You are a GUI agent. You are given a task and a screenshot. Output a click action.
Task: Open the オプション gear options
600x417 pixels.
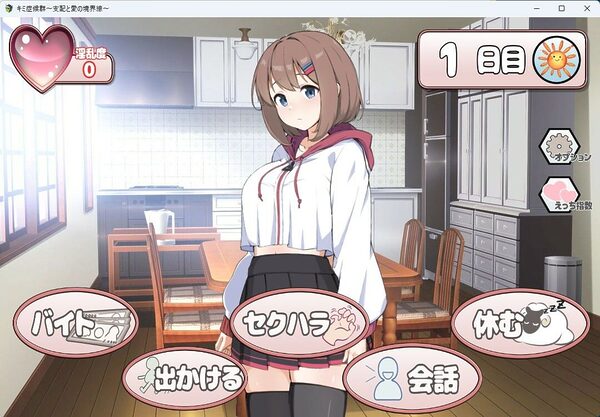pos(561,146)
